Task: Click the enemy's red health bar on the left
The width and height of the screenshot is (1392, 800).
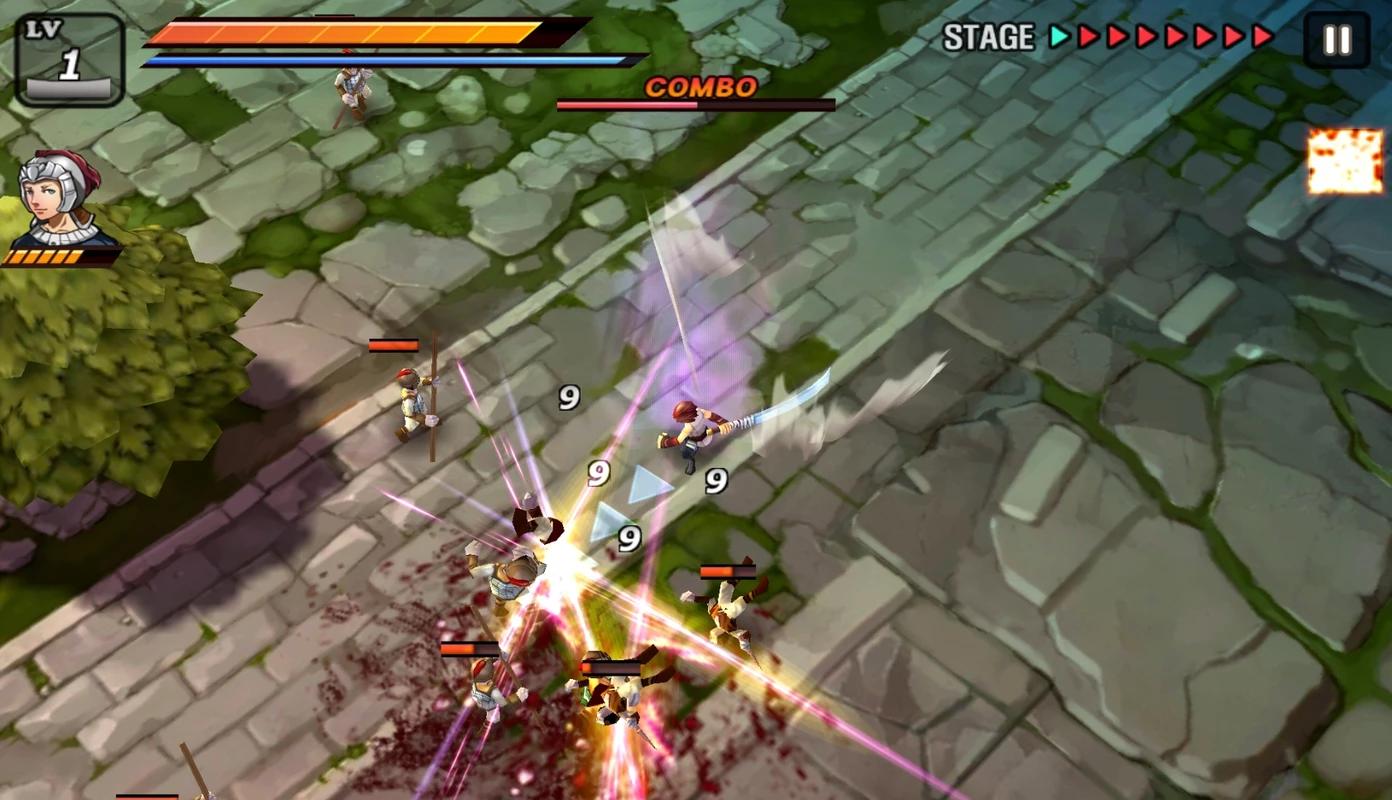Action: [x=395, y=344]
